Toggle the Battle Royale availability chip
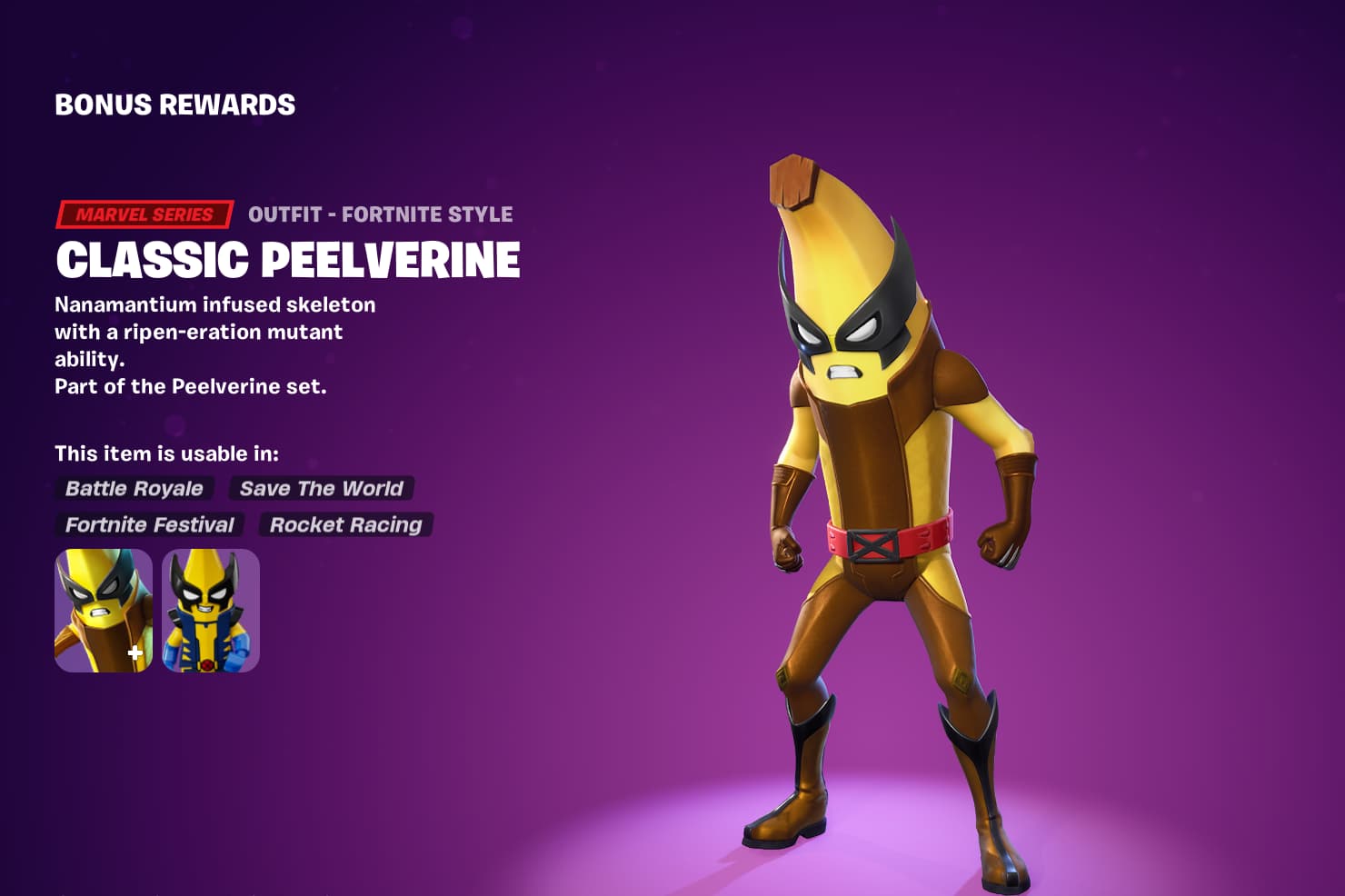The width and height of the screenshot is (1345, 896). click(x=133, y=489)
